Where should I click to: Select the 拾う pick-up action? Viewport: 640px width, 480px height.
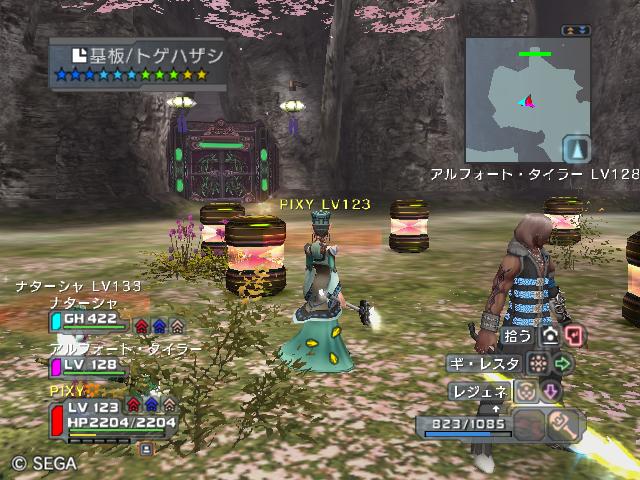518,336
